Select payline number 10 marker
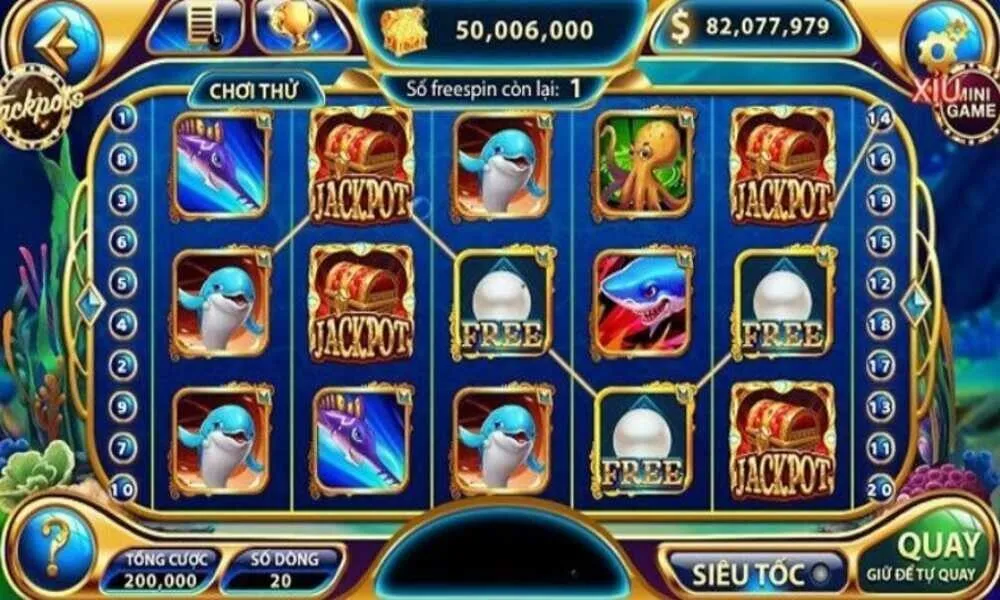The image size is (1000, 600). pyautogui.click(x=122, y=490)
